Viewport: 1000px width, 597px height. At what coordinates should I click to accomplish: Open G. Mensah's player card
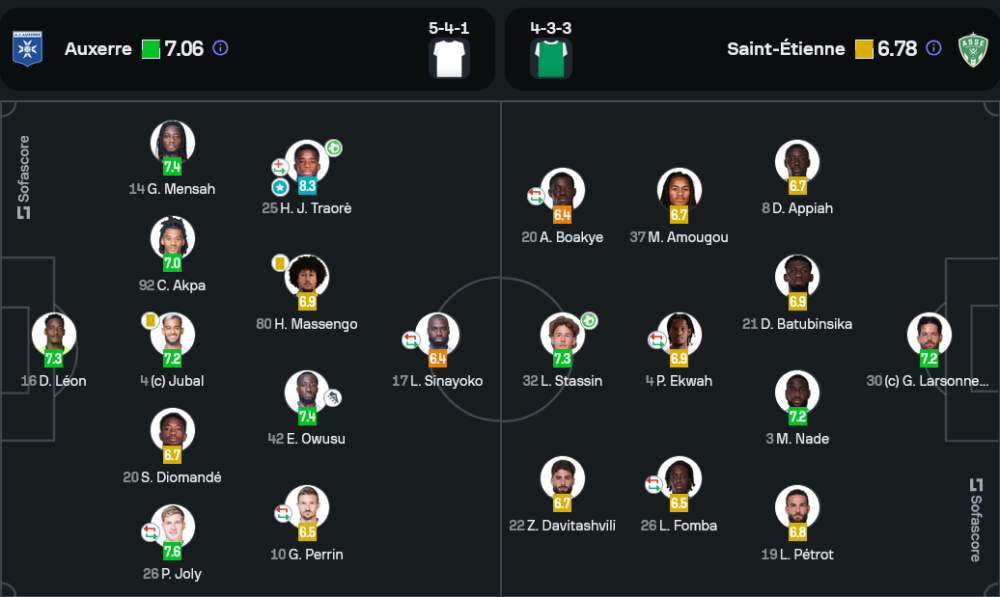pos(172,144)
